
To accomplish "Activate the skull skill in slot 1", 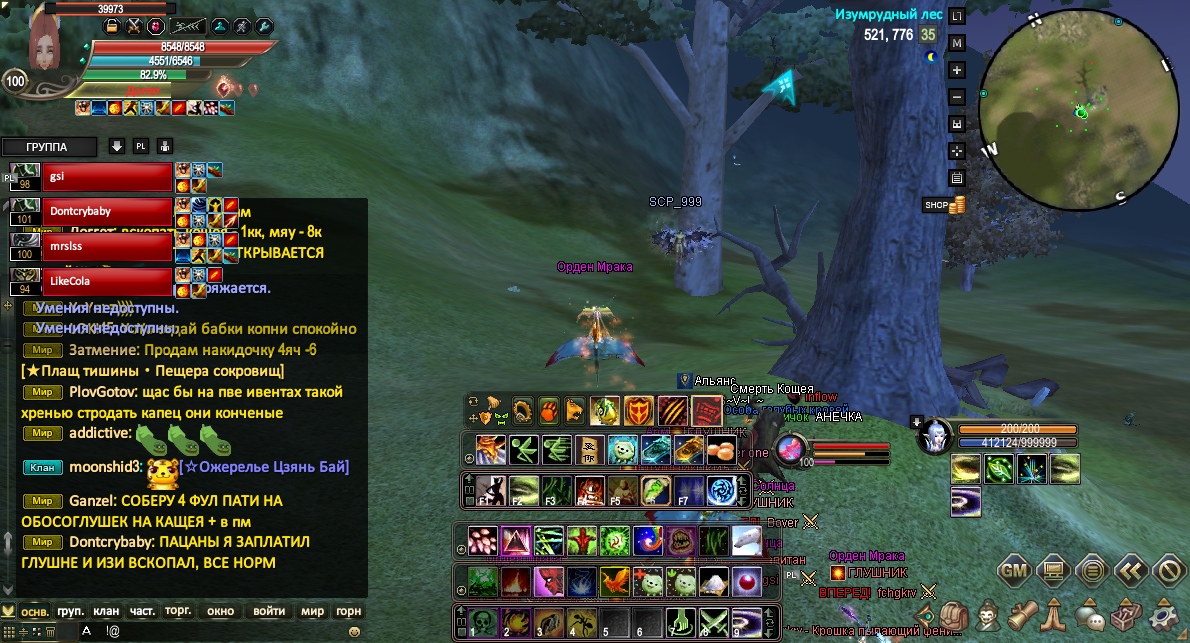I will 484,621.
